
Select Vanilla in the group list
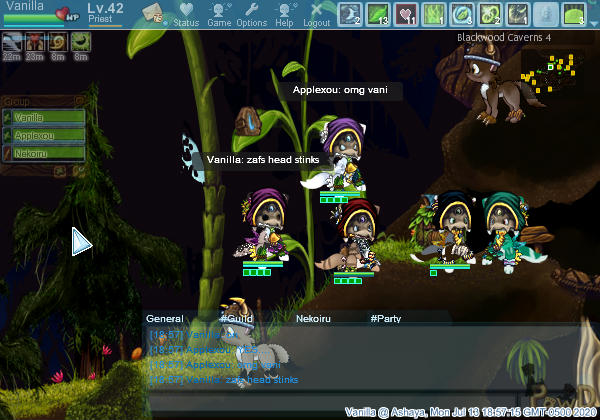40,117
